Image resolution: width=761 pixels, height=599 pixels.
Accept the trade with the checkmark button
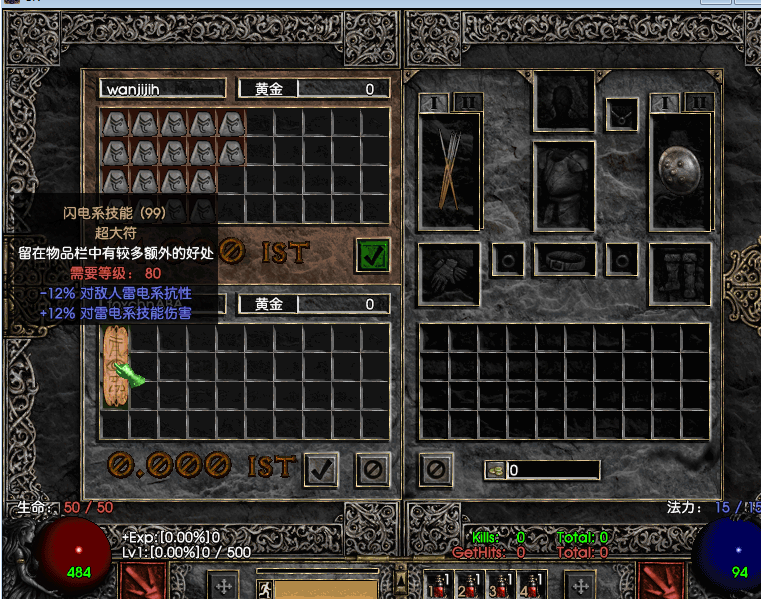tap(321, 468)
